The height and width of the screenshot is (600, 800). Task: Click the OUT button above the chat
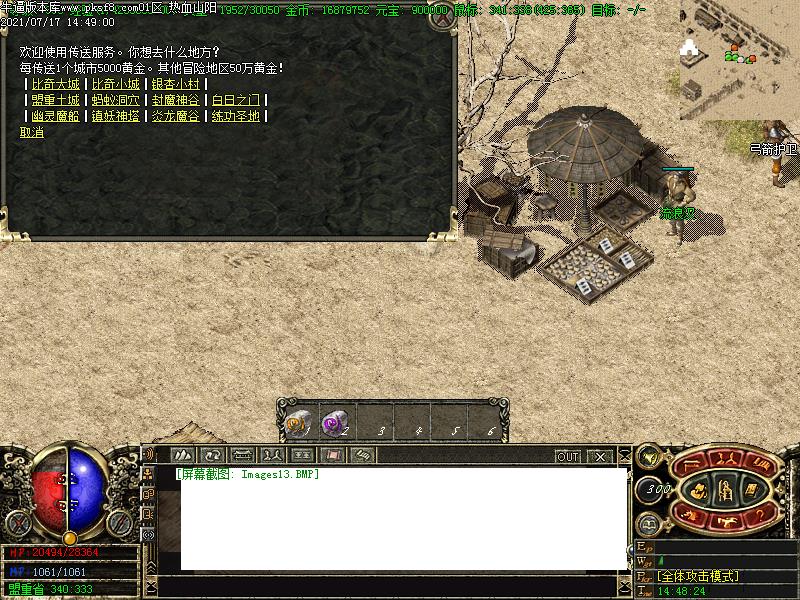(x=568, y=456)
